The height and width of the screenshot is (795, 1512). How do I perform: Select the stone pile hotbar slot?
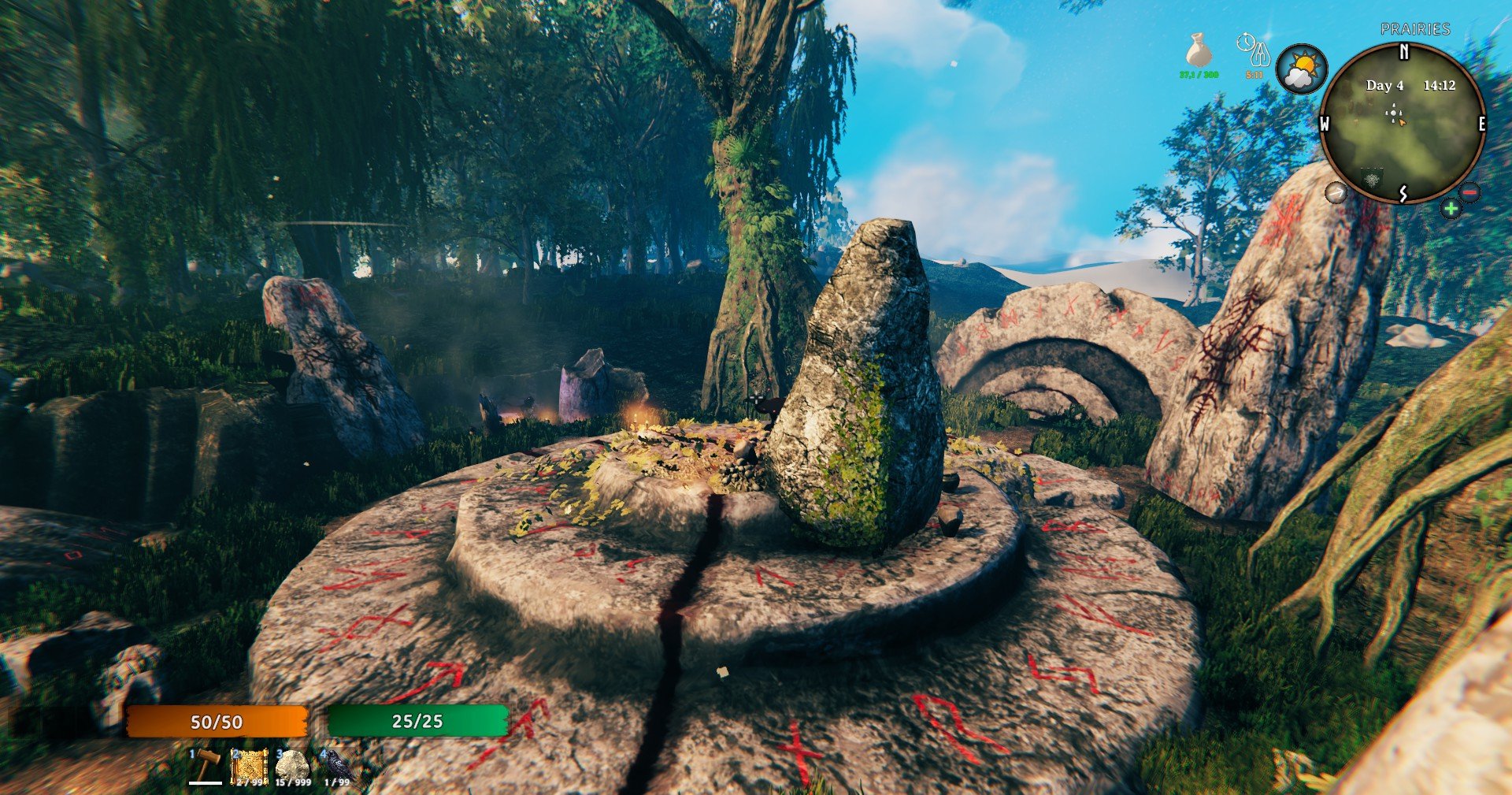pyautogui.click(x=293, y=765)
